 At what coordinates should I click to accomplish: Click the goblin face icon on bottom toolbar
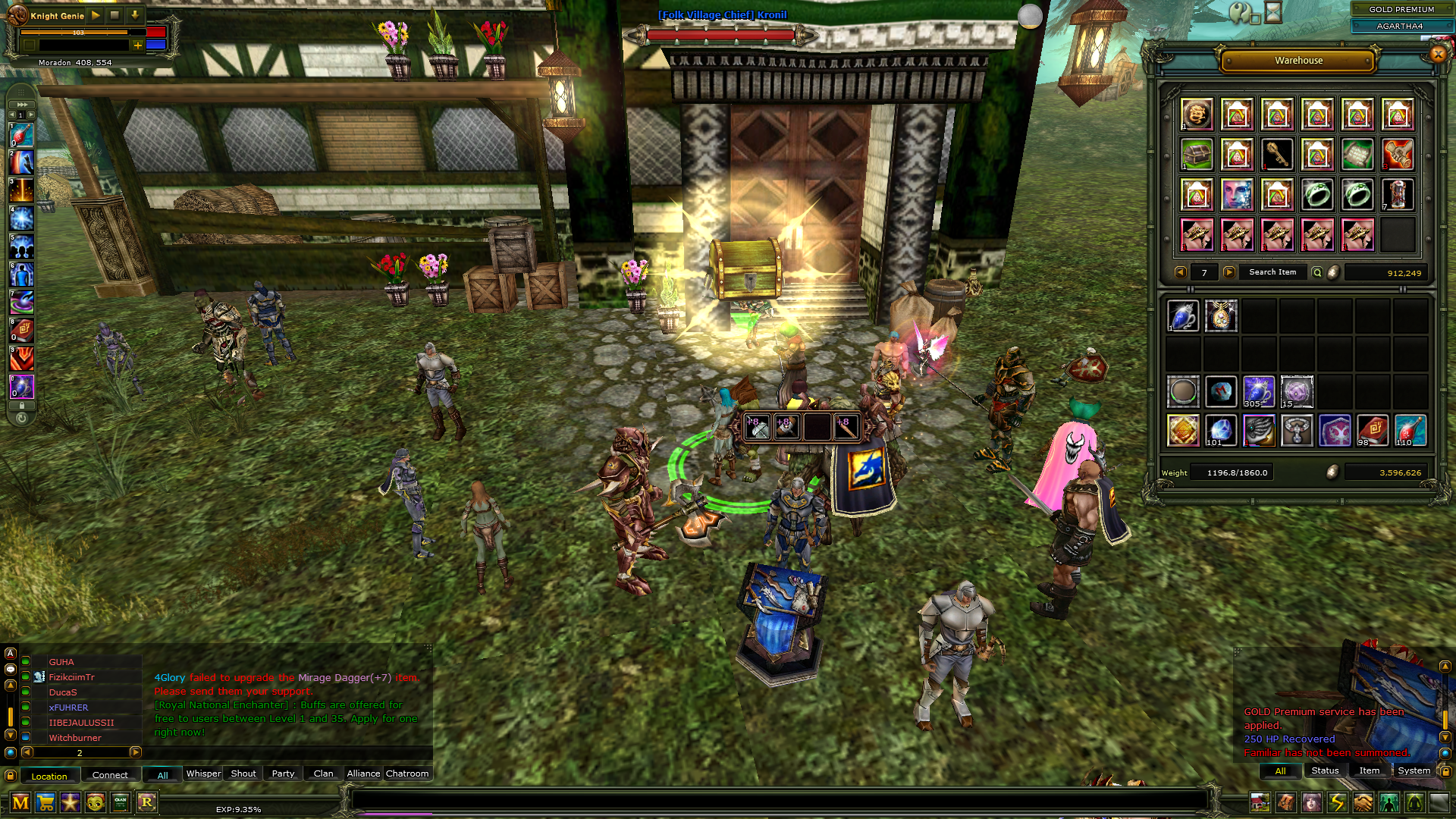coord(95,803)
